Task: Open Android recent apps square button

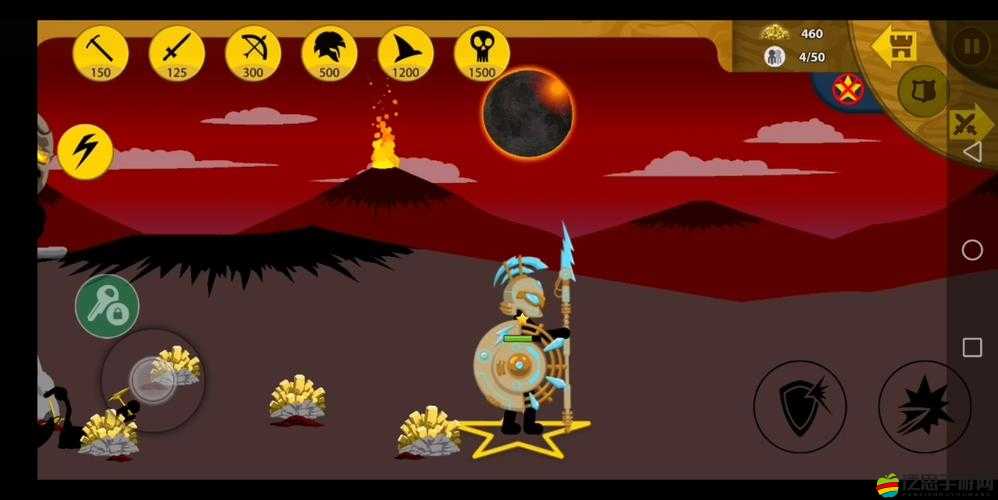Action: pyautogui.click(x=971, y=348)
